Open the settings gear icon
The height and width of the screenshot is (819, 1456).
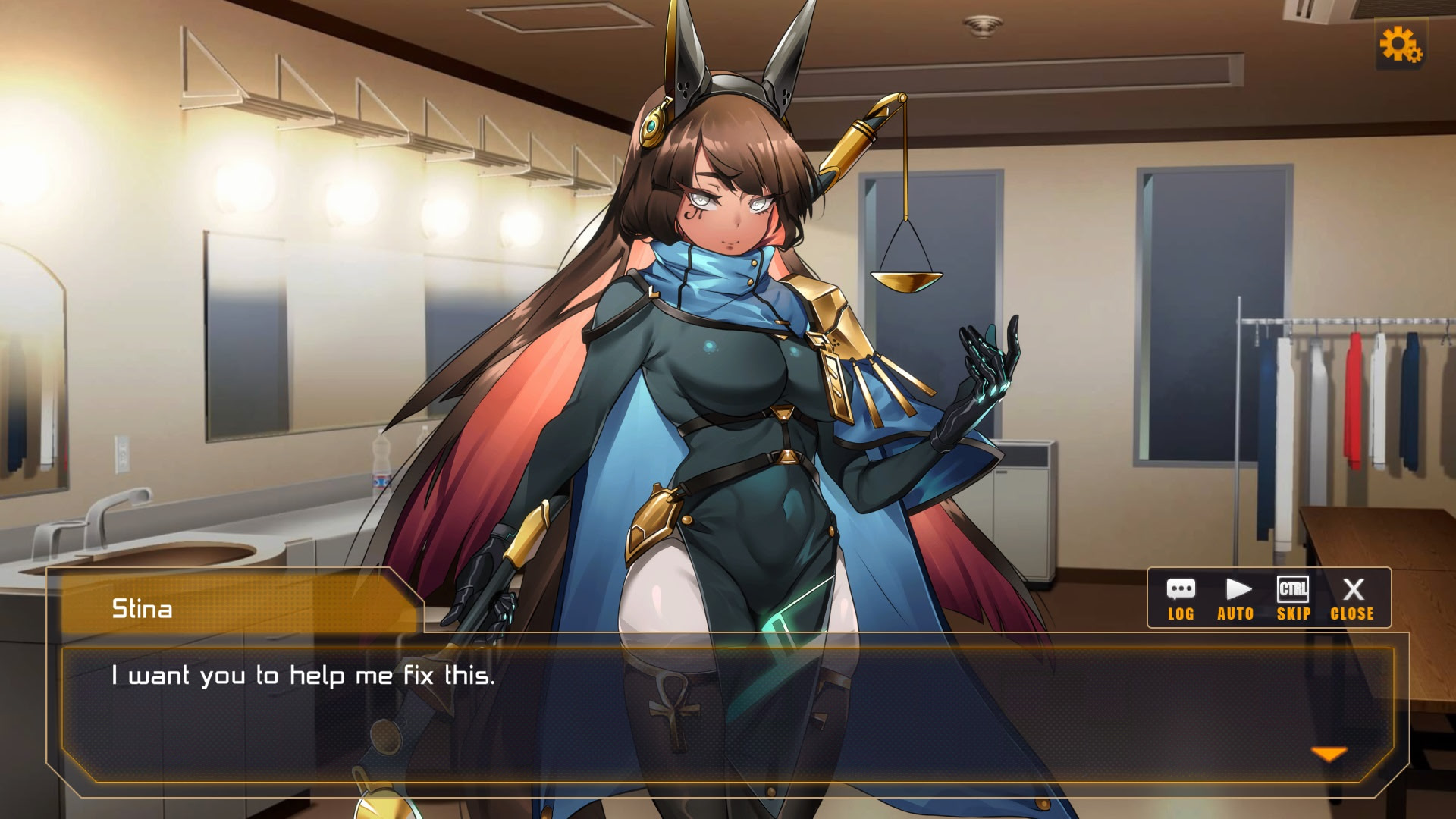1400,45
